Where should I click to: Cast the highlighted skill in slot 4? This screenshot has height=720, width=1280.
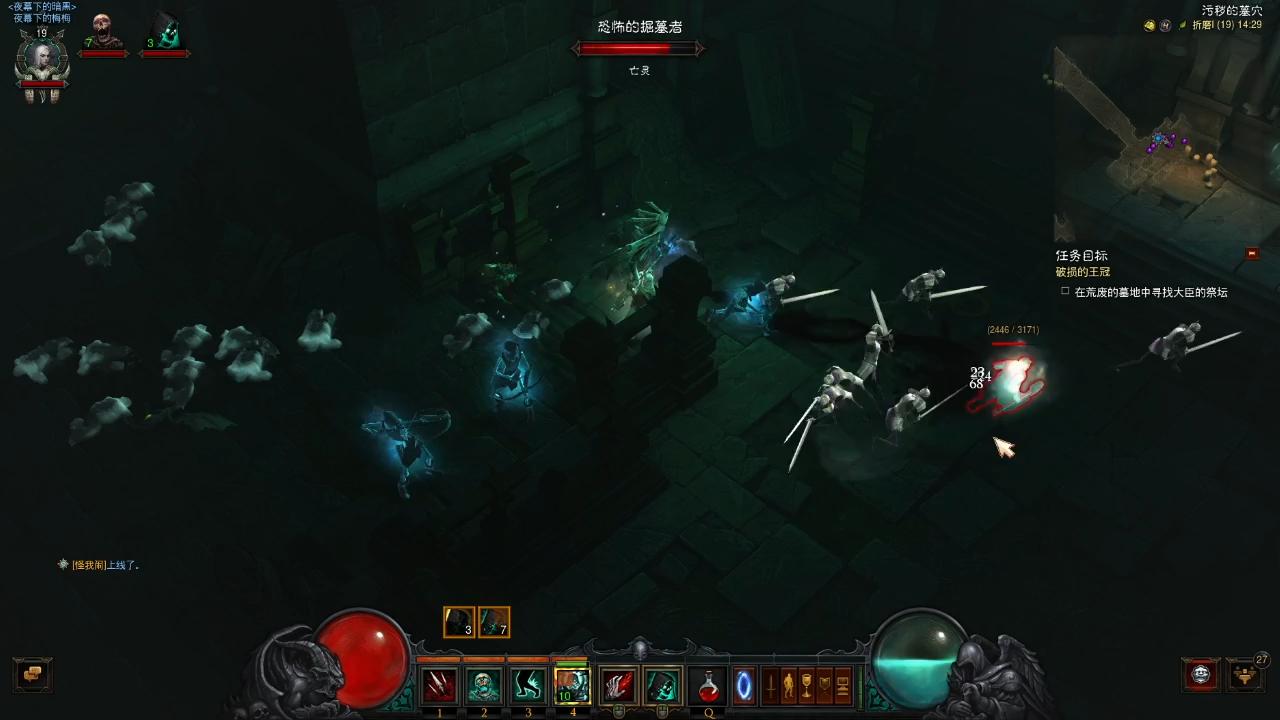click(x=572, y=686)
